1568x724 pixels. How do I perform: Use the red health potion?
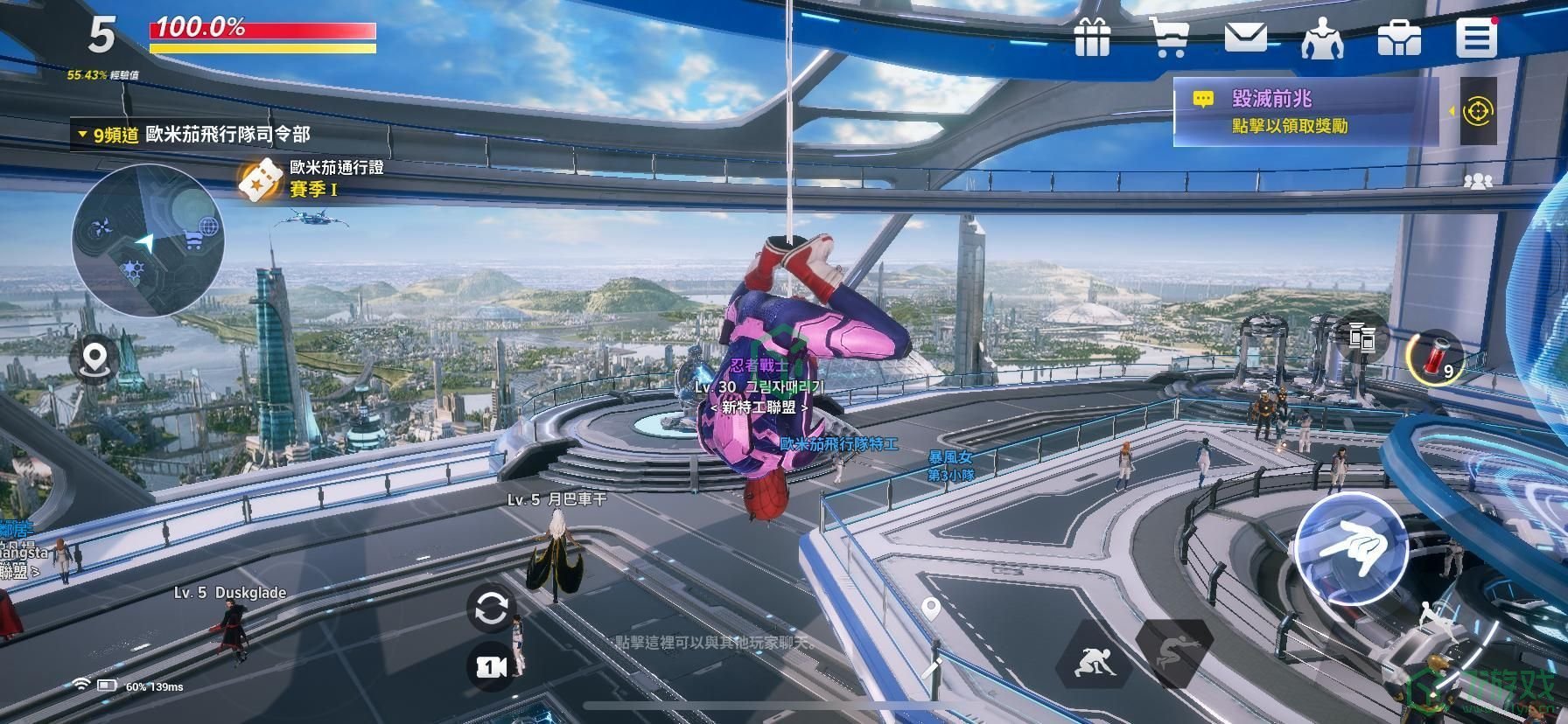tap(1434, 357)
